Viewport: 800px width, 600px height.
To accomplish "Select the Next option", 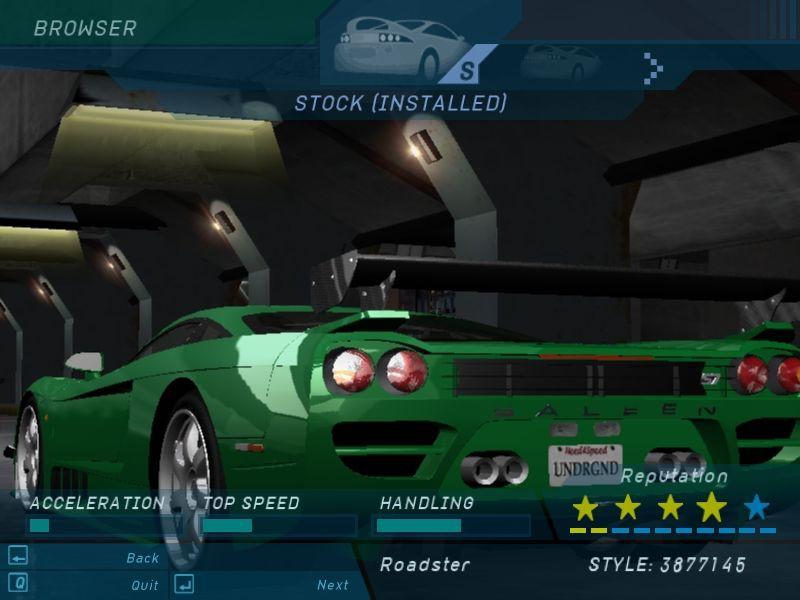I will coord(333,585).
